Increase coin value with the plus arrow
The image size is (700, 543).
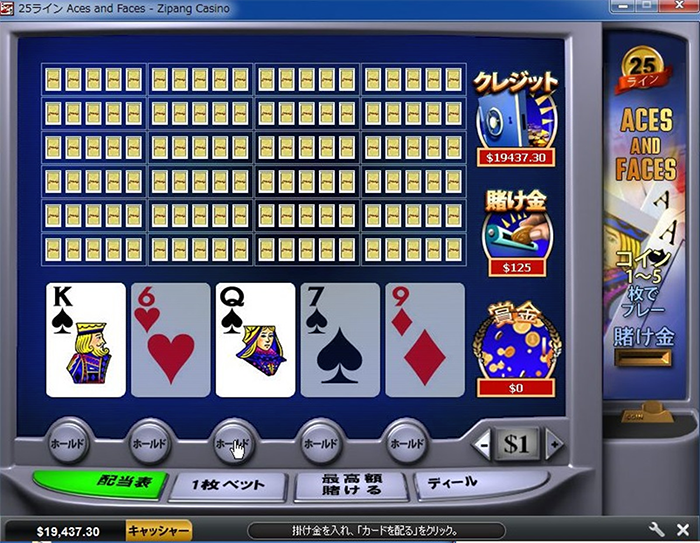point(553,443)
